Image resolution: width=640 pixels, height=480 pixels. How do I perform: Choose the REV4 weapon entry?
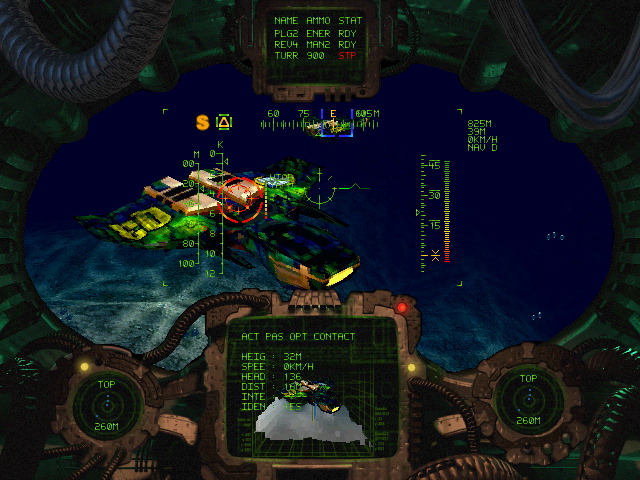(319, 43)
